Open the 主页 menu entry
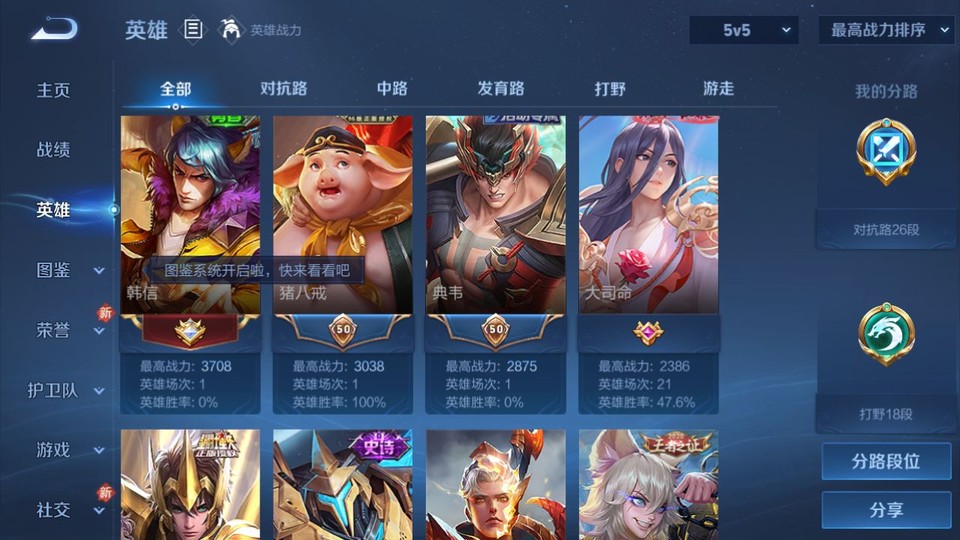Screen dimensions: 960x540 [54, 90]
